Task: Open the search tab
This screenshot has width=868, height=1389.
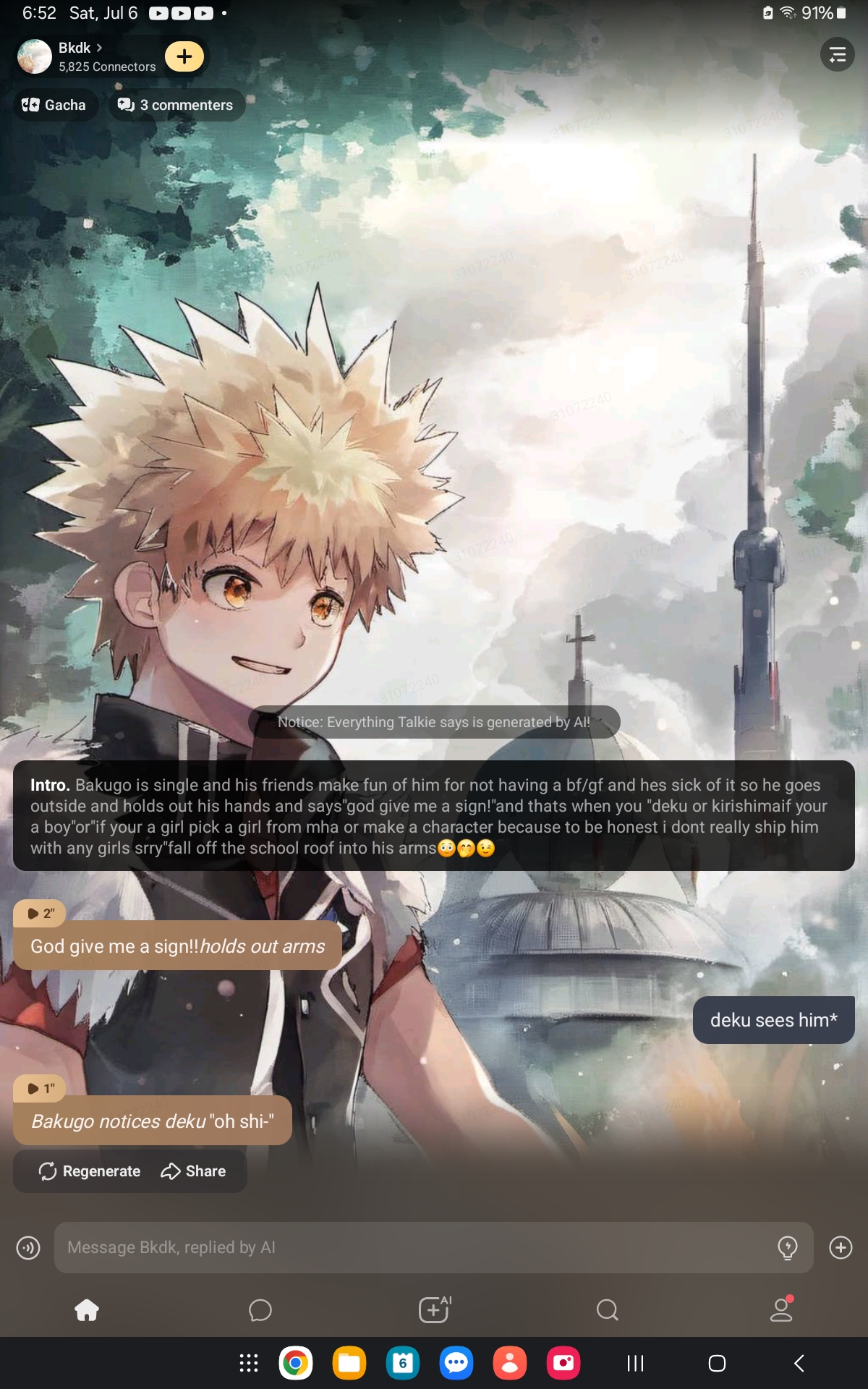Action: (x=608, y=1310)
